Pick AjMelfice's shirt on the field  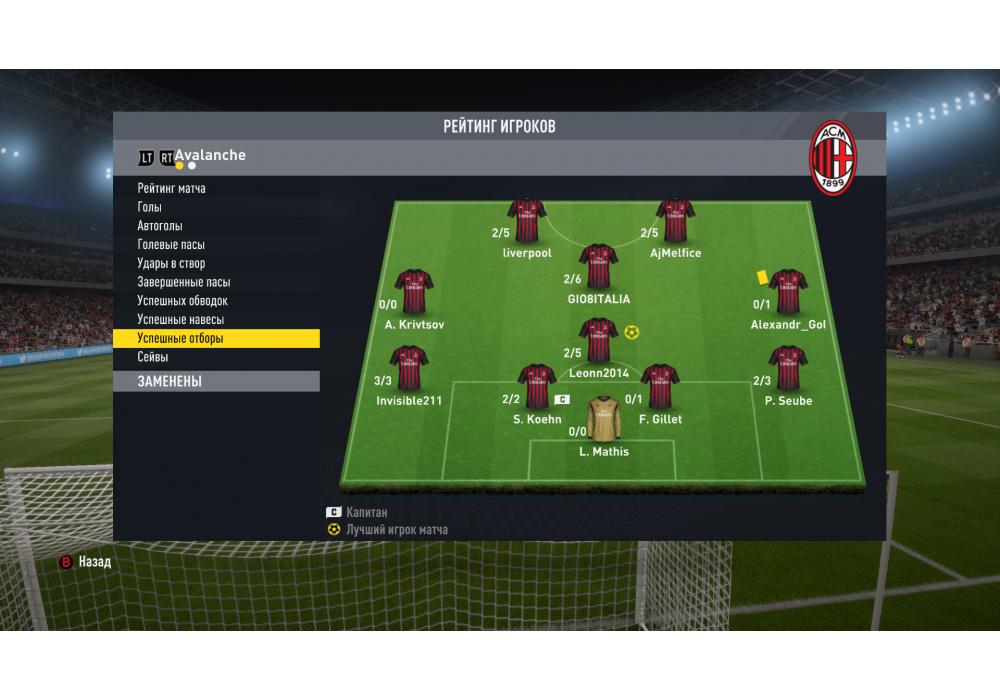click(x=675, y=220)
